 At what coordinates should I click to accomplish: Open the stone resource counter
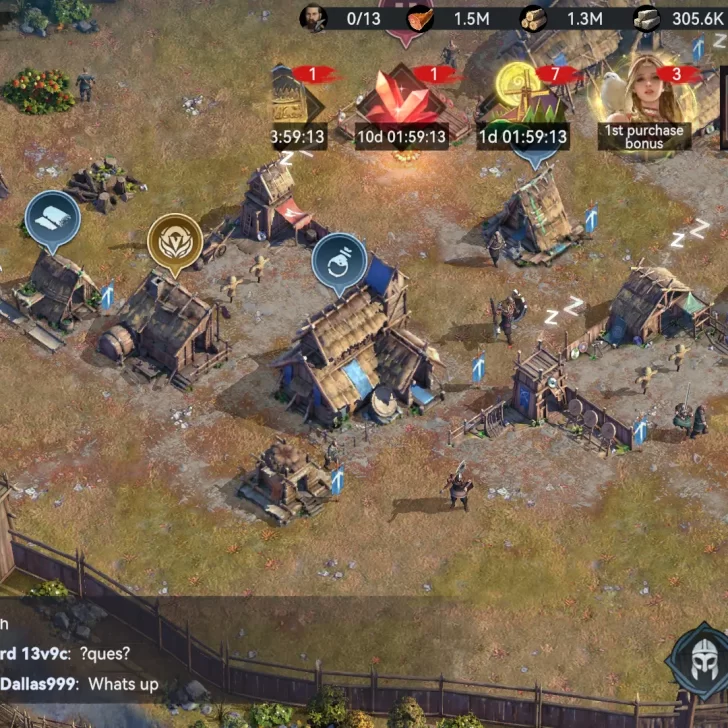click(680, 18)
